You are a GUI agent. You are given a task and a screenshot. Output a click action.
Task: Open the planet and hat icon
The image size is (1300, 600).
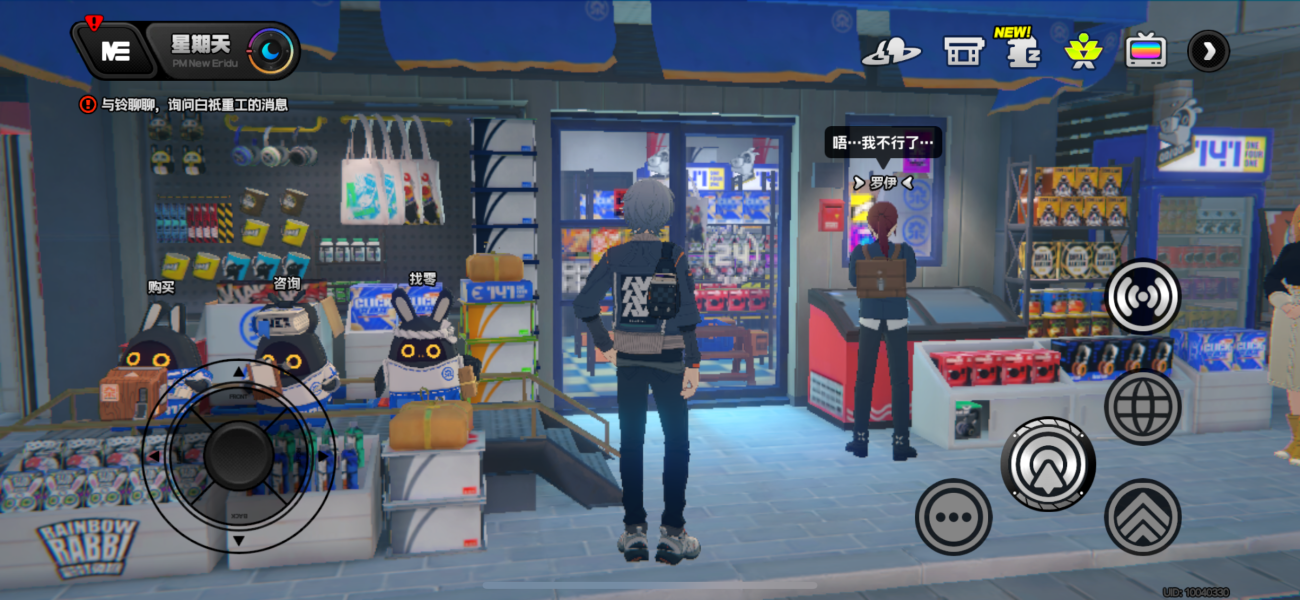891,52
